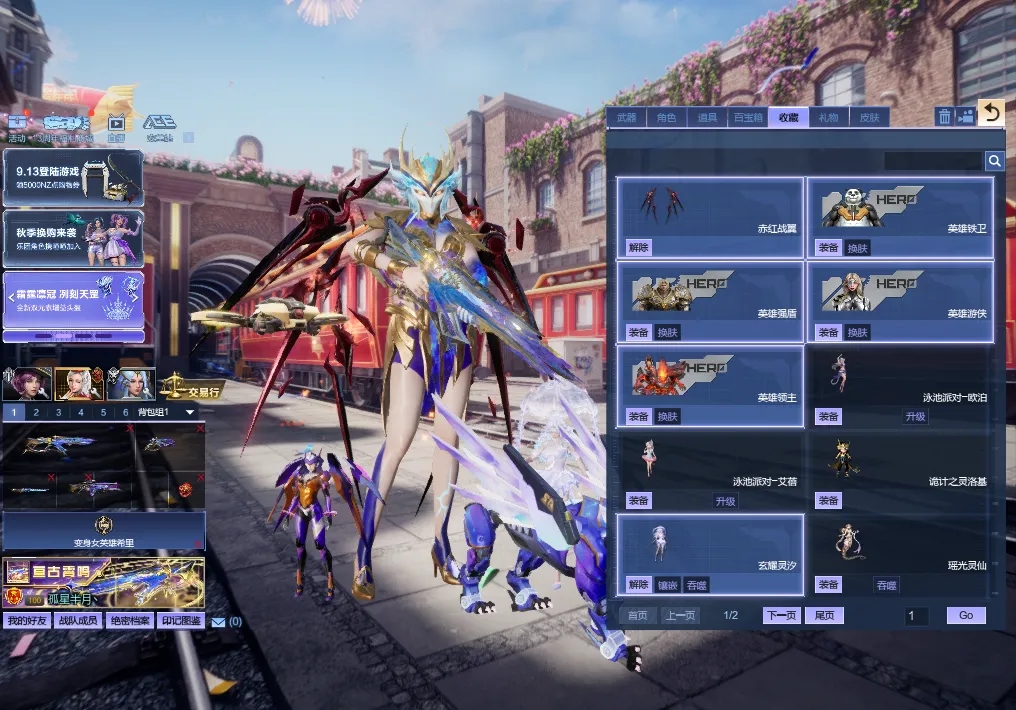Switch to the 武器 tab
1016x710 pixels.
(x=626, y=117)
